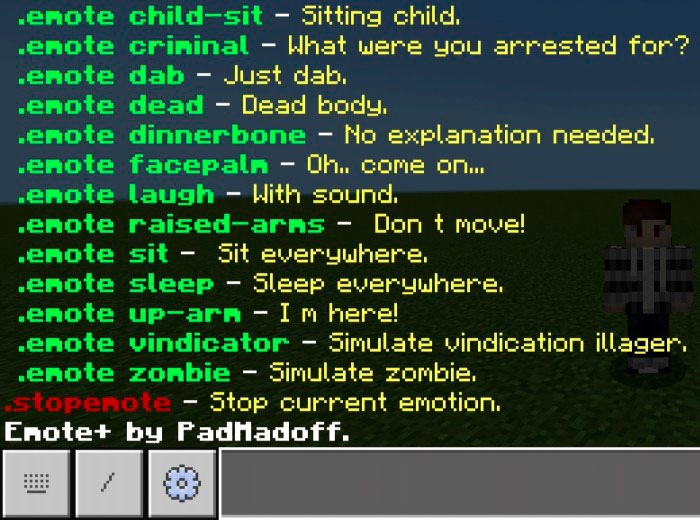Open the slash command button
This screenshot has height=520, width=700.
109,484
